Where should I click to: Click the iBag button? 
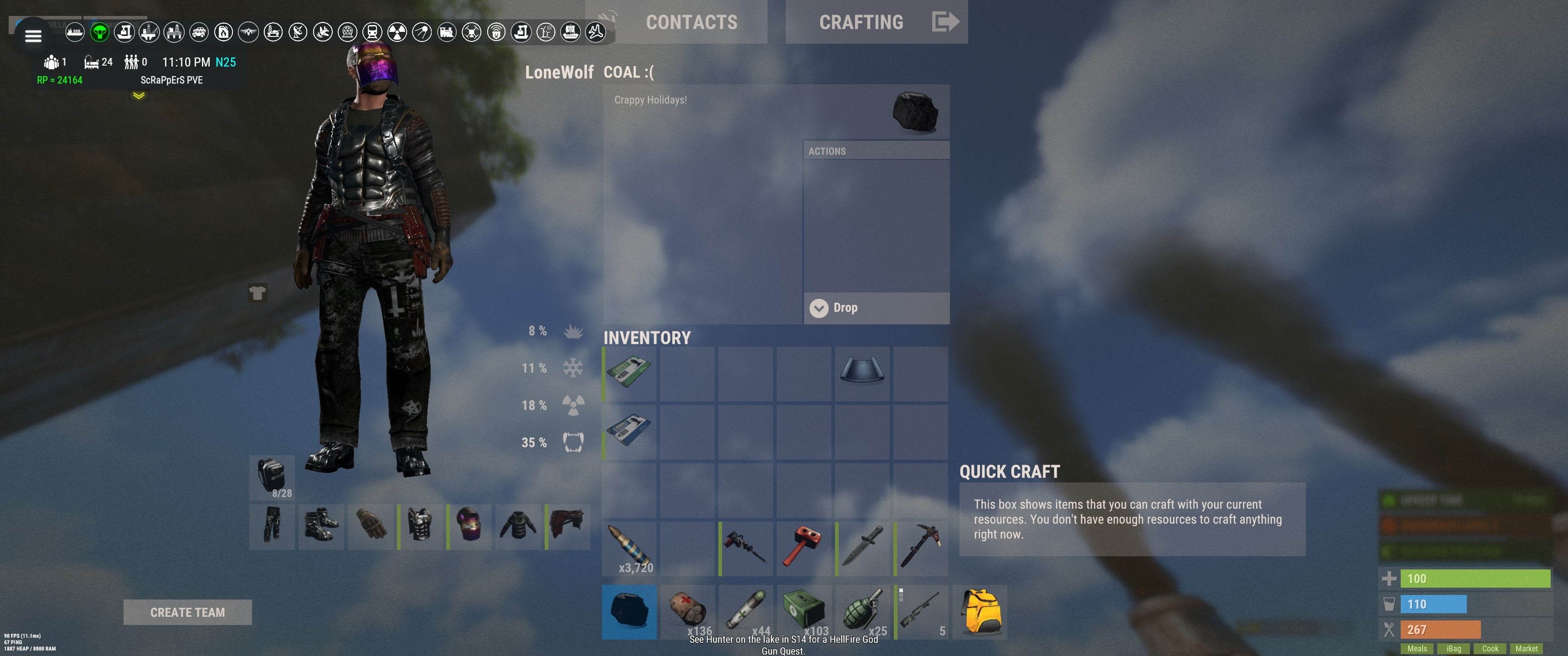pyautogui.click(x=1454, y=649)
